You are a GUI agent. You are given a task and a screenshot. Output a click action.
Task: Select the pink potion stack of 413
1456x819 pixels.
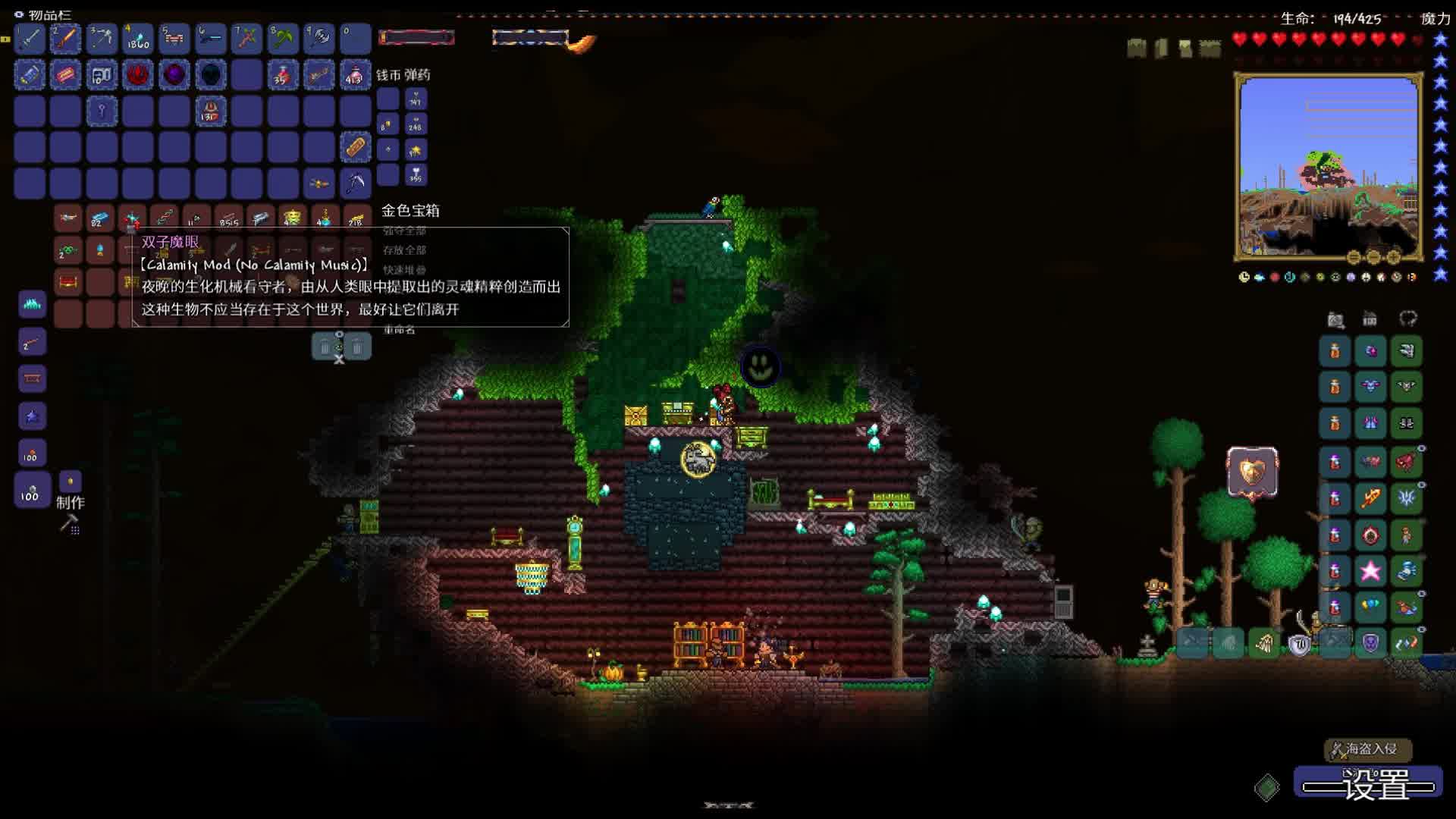pyautogui.click(x=355, y=74)
